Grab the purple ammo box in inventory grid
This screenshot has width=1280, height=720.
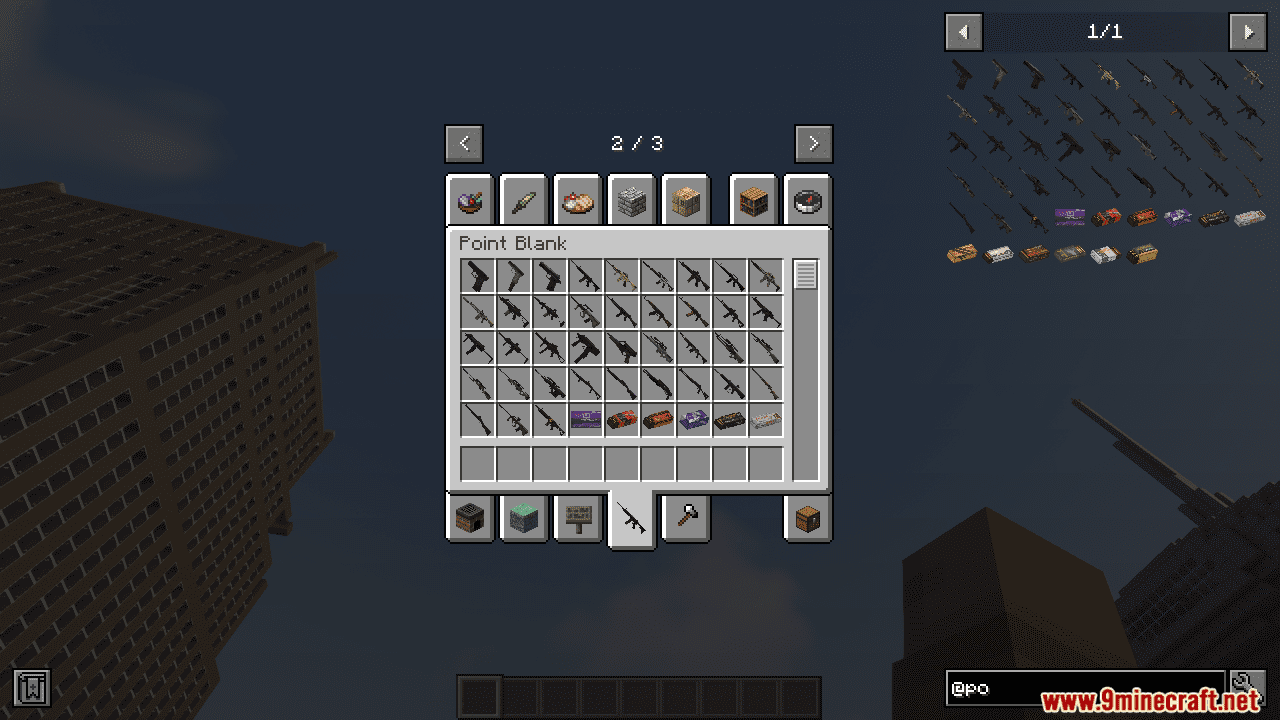(586, 420)
